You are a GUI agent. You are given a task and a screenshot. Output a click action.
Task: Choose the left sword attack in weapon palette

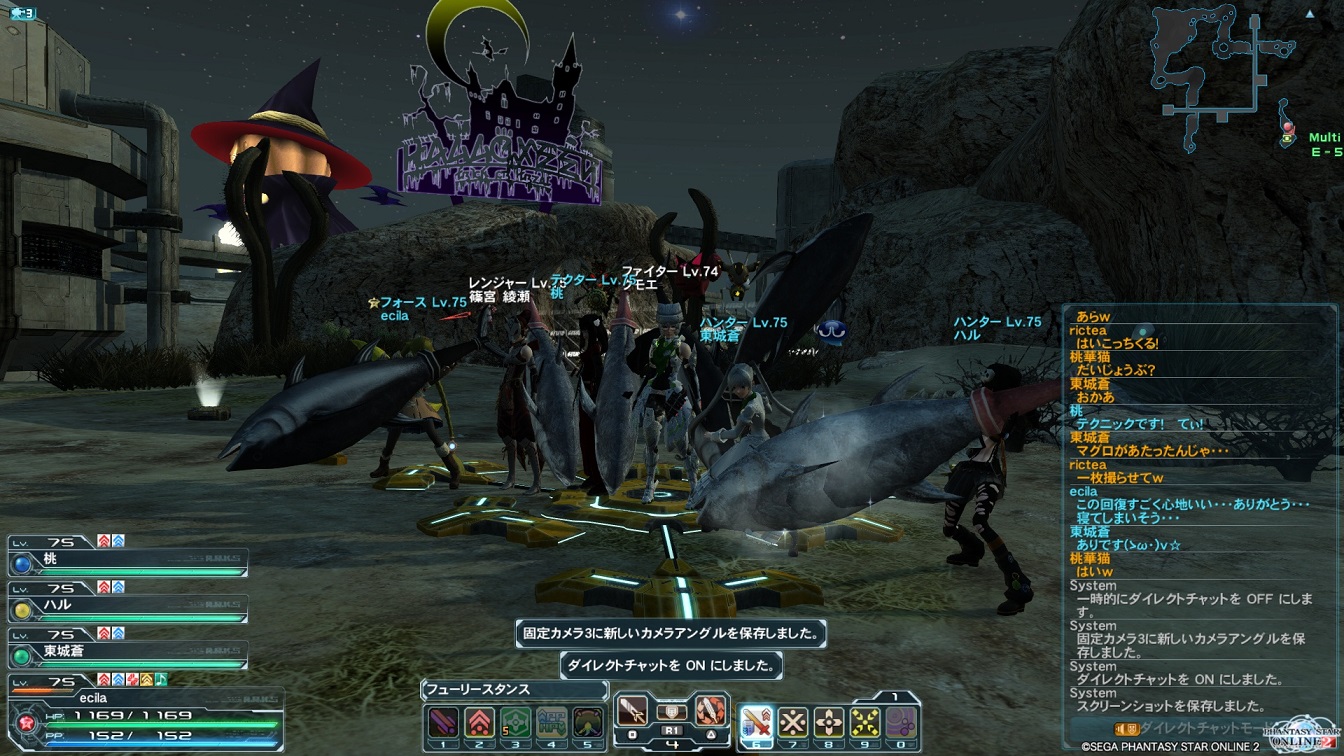(x=631, y=711)
